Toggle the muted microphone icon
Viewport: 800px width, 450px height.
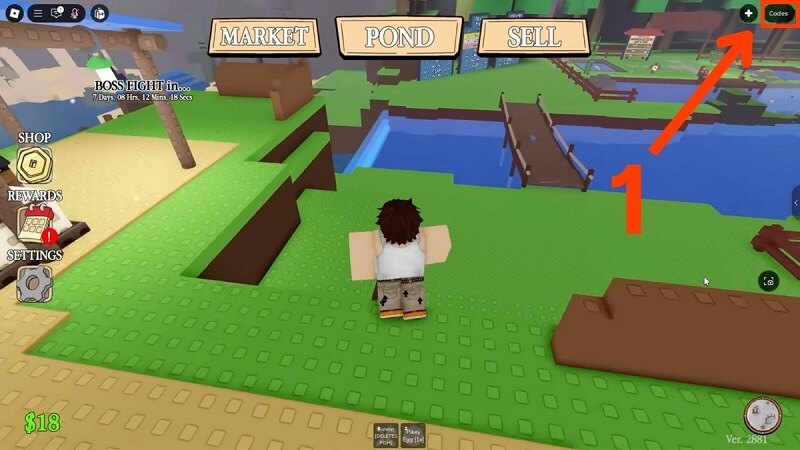(x=75, y=13)
